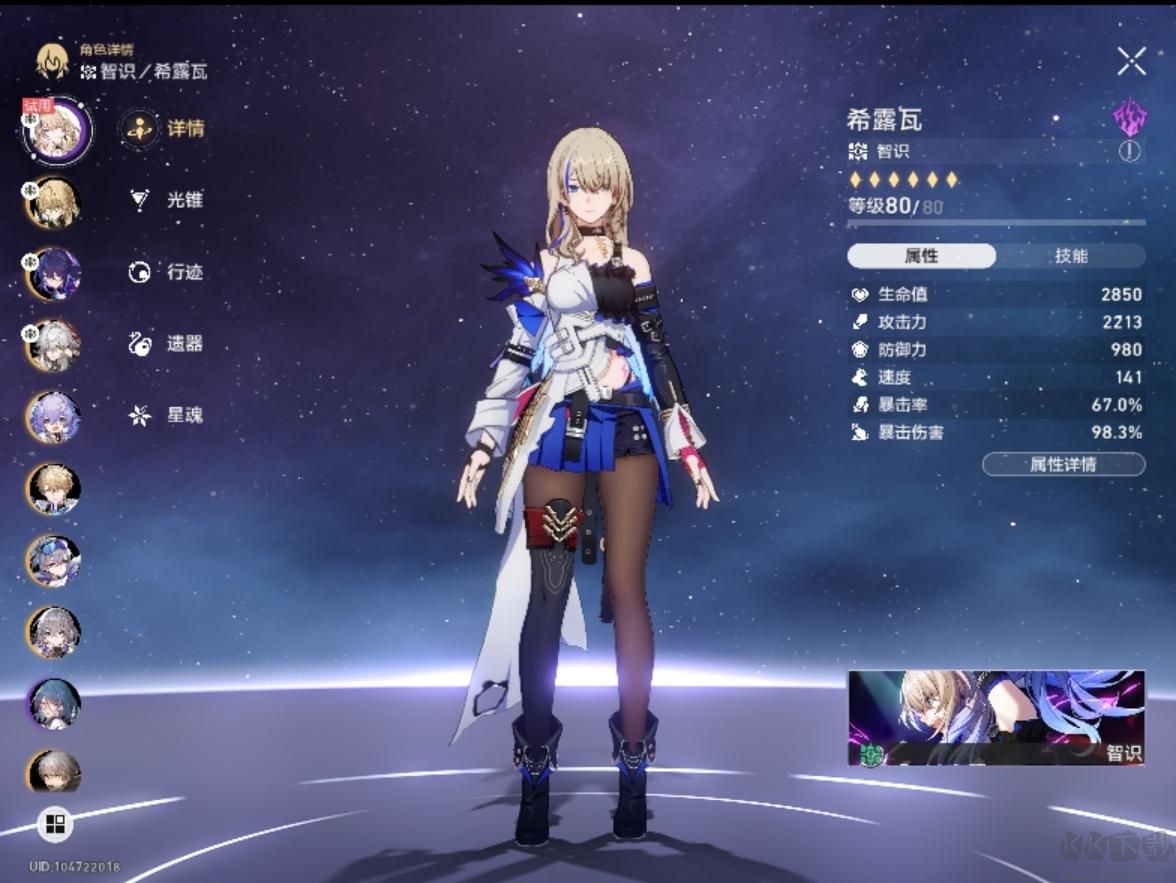The width and height of the screenshot is (1176, 883).
Task: Click the purple element icon beside the name
Action: (1130, 117)
